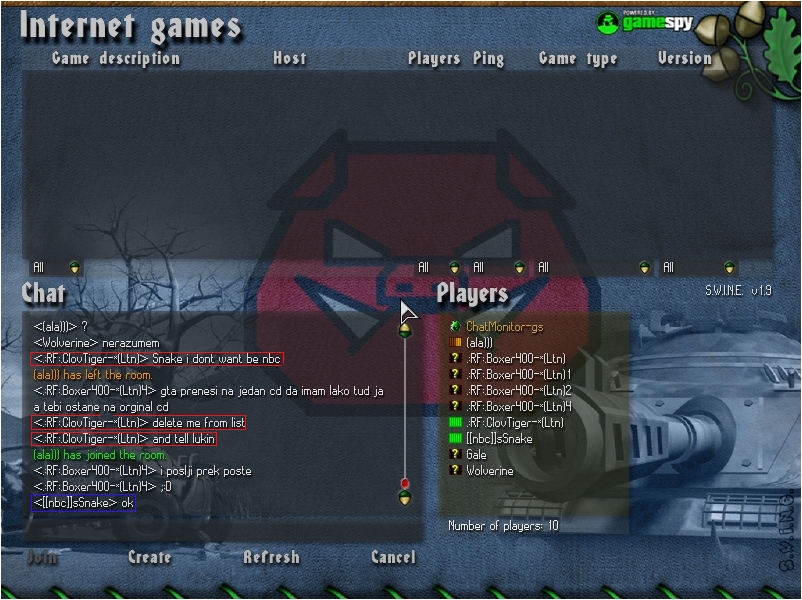The image size is (802, 600).
Task: Click the chat scroll-up acorn arrow
Action: 405,330
